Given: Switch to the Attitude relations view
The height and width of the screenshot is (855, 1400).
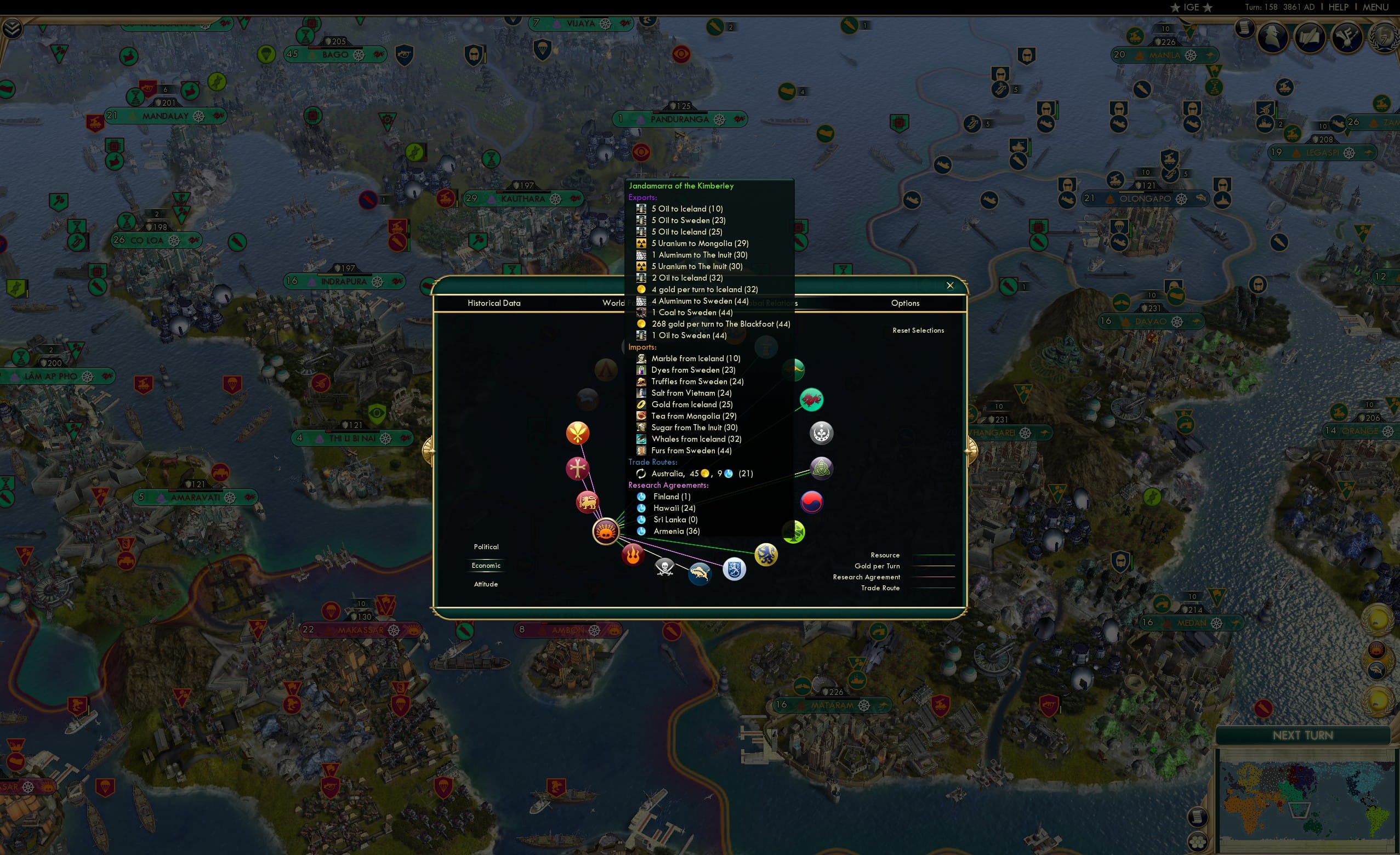Looking at the screenshot, I should click(486, 584).
